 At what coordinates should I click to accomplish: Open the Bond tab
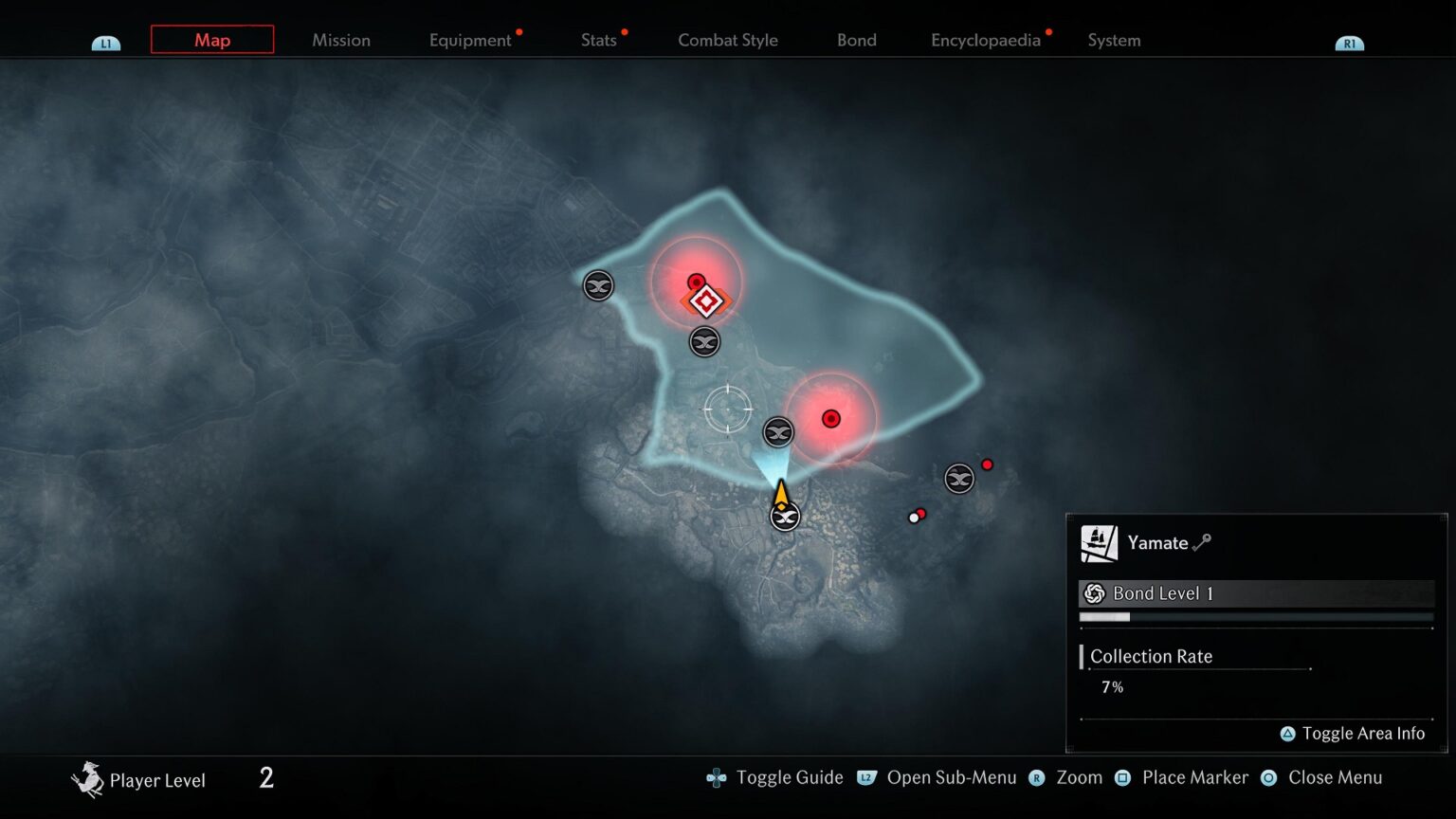click(x=857, y=40)
